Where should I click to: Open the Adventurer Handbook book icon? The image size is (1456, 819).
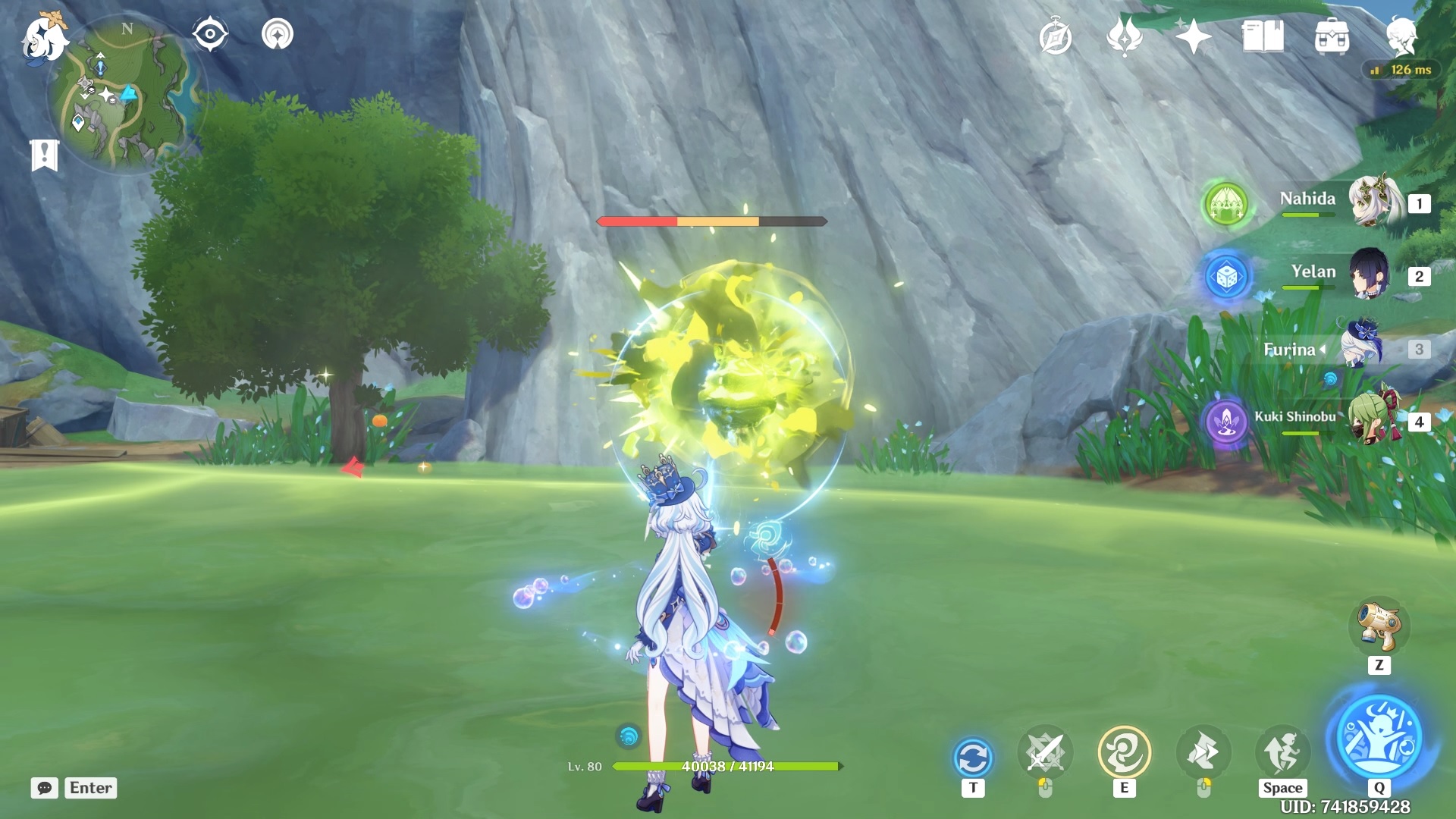click(x=1263, y=36)
